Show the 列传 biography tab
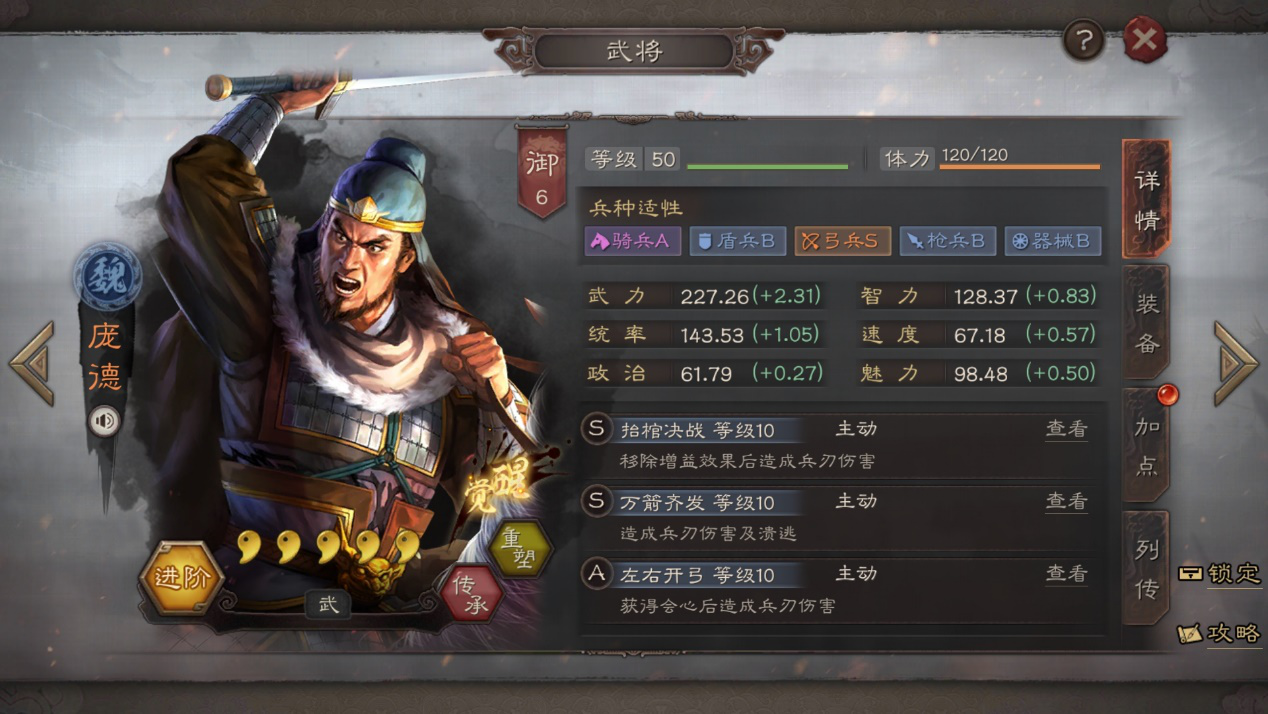 [1146, 567]
